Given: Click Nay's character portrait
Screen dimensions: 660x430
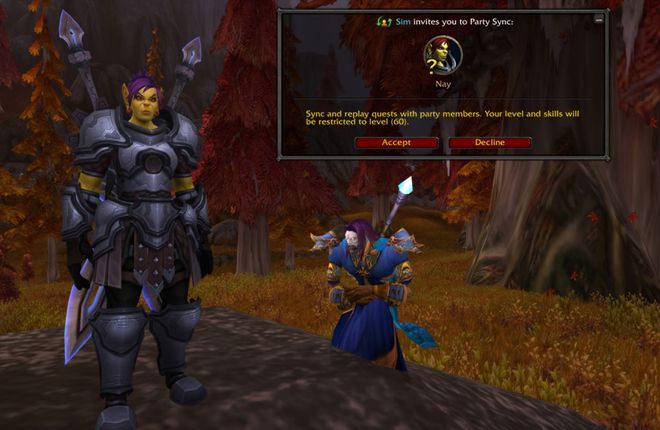Looking at the screenshot, I should coord(443,55).
